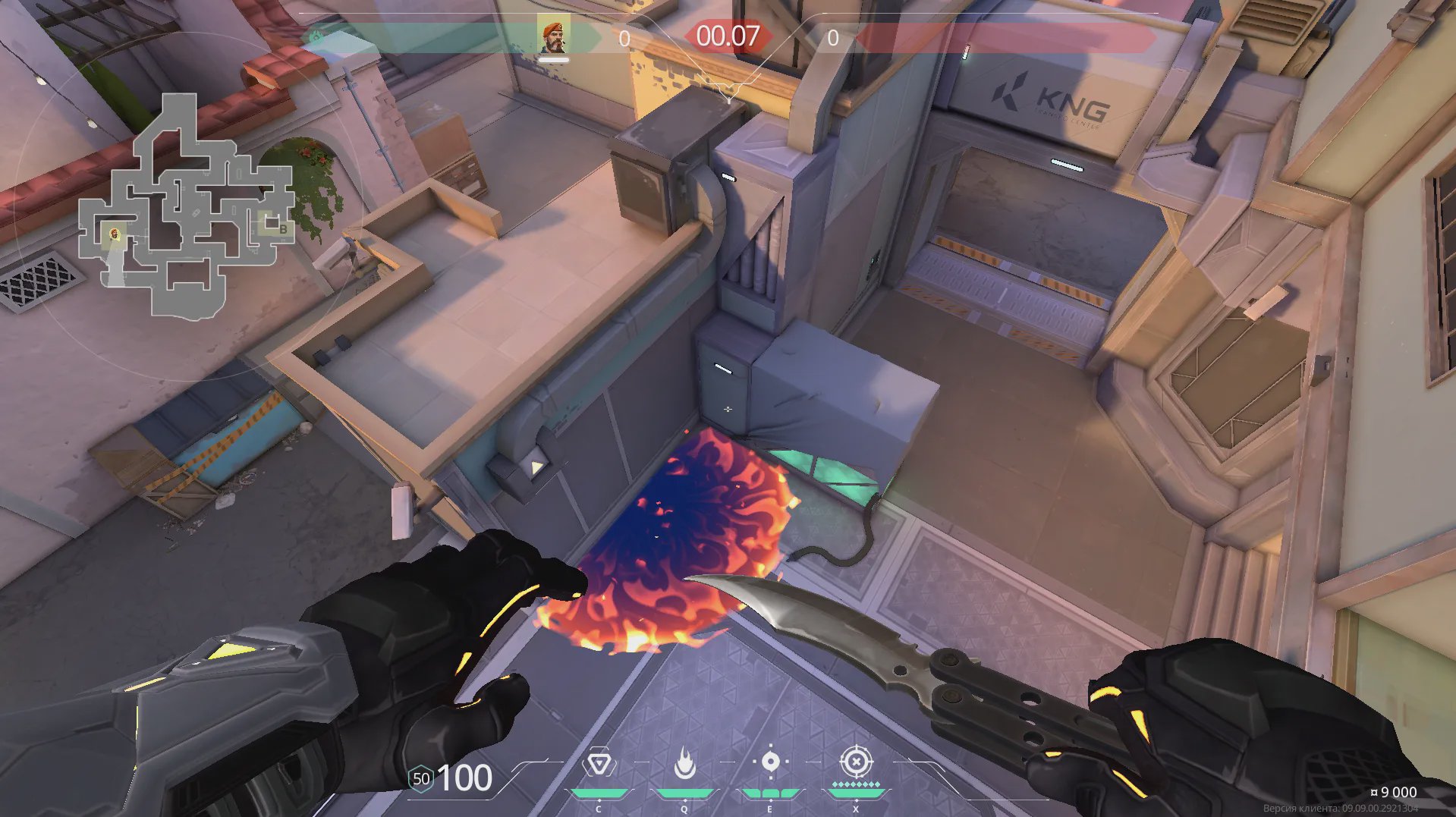Select Brimstone's portrait in the top bar

click(x=554, y=37)
